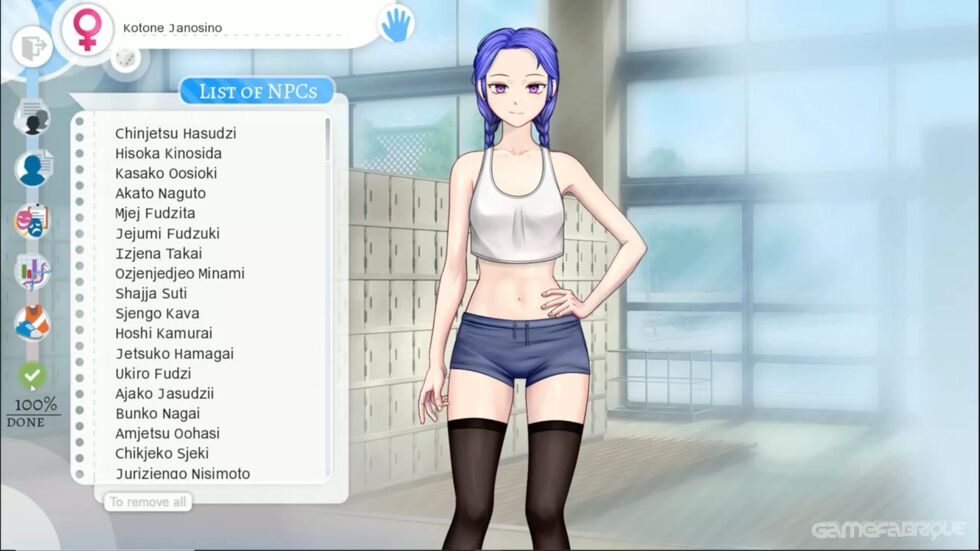This screenshot has width=980, height=551.
Task: Open the NPC list sidebar tab
Action: [x=33, y=118]
